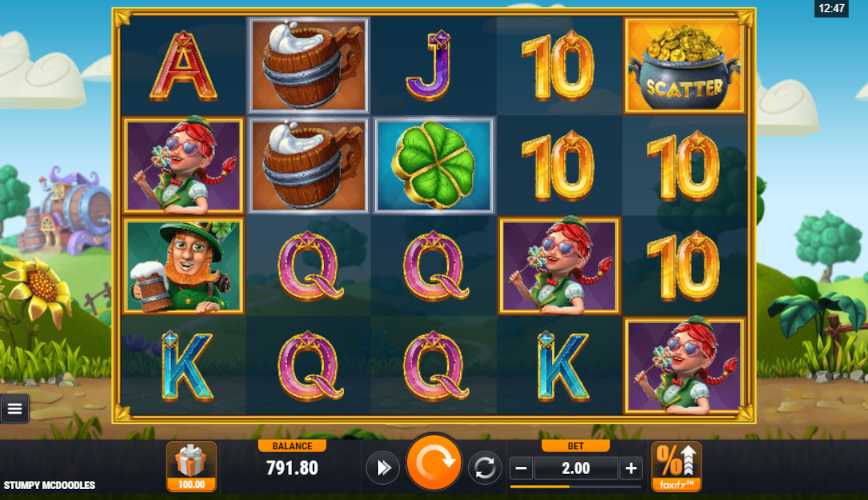
Task: Open the foxify percent feature button
Action: [x=676, y=465]
